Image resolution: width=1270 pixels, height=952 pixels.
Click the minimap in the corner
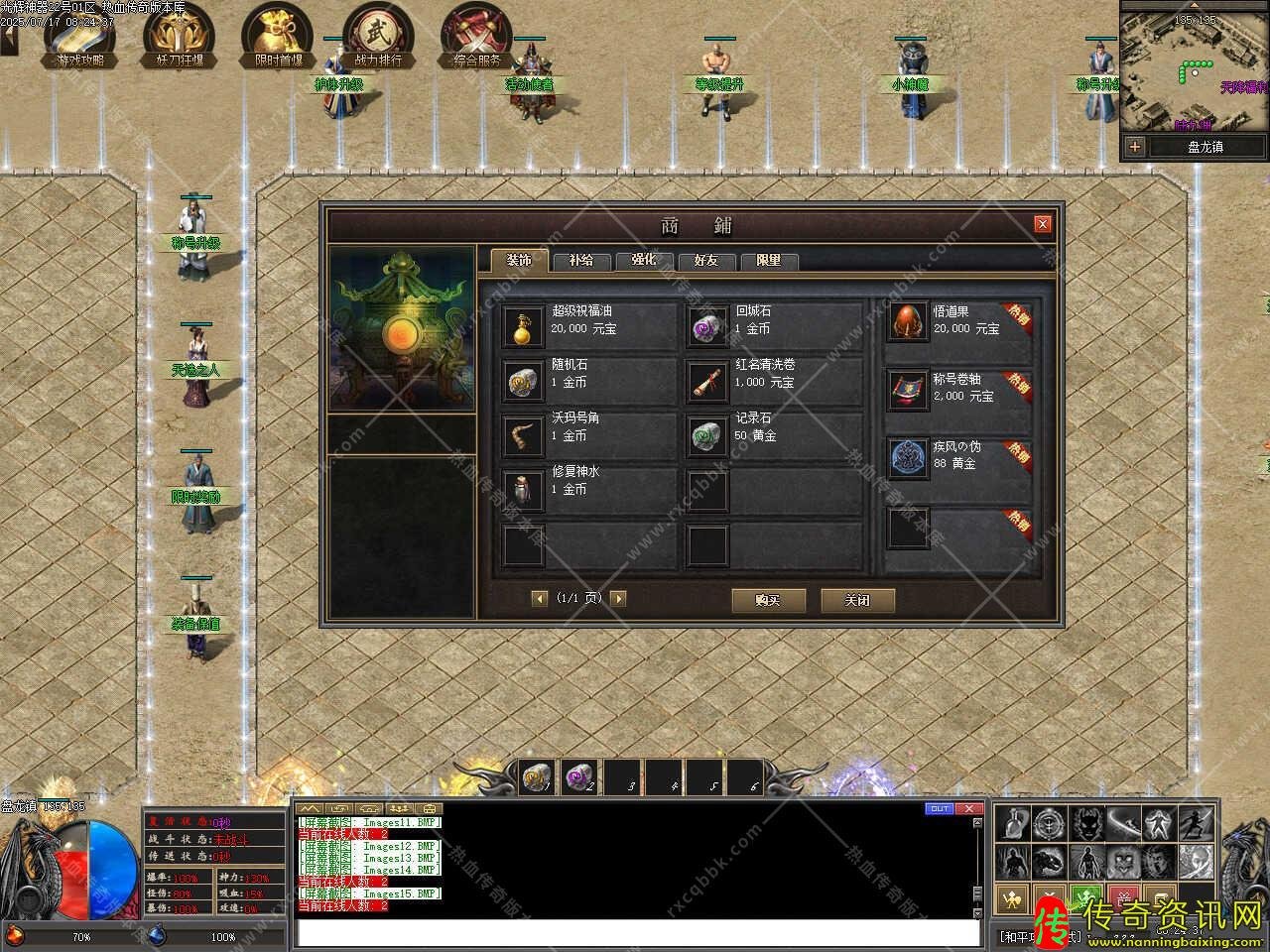tap(1194, 67)
